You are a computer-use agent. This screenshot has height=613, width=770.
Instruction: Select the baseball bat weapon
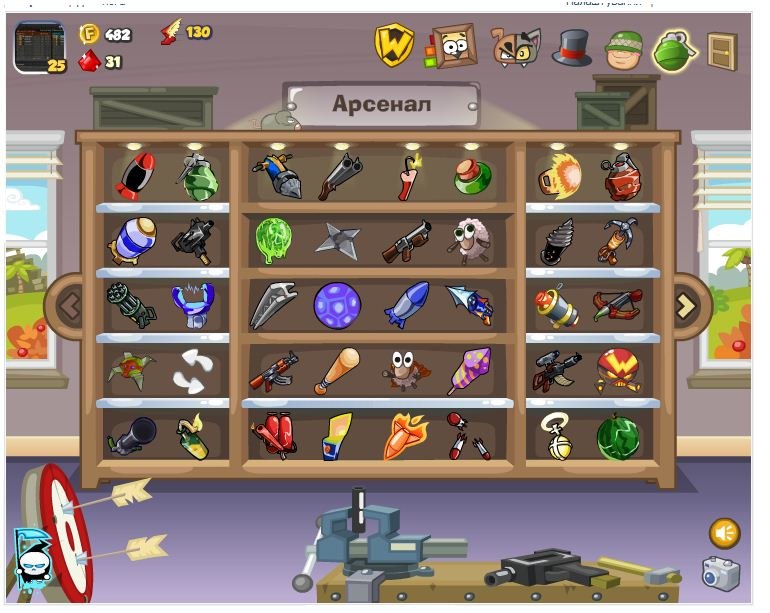(x=336, y=370)
